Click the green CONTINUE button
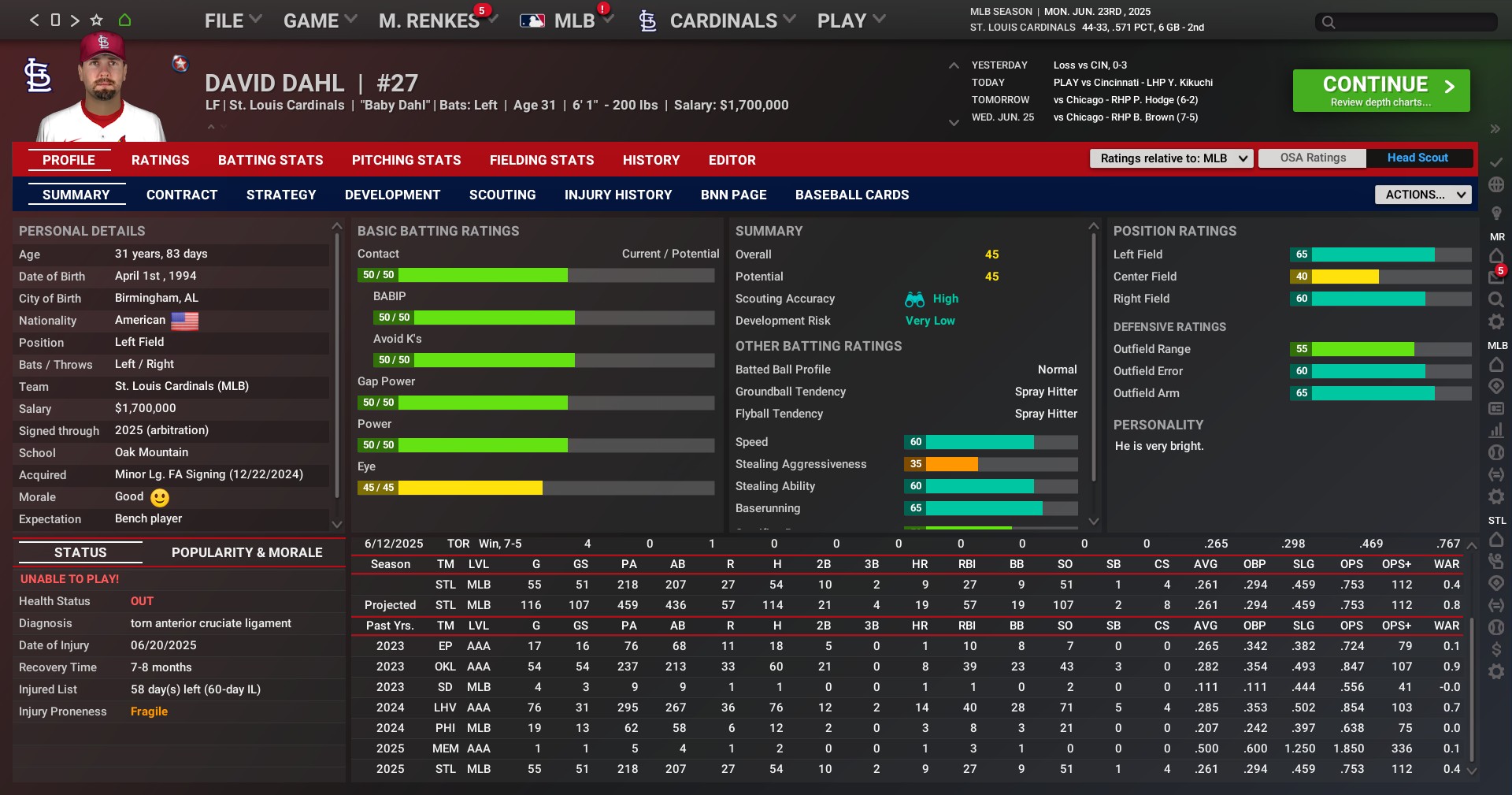Screen dimensions: 1512x795 (1380, 91)
